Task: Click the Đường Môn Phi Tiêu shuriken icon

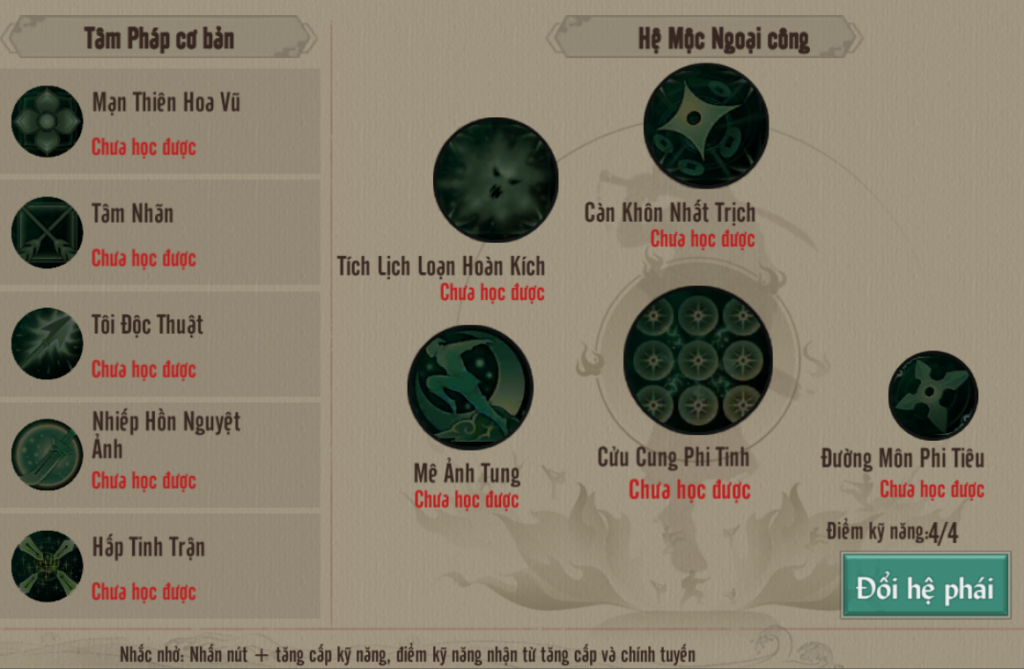Action: (x=933, y=396)
